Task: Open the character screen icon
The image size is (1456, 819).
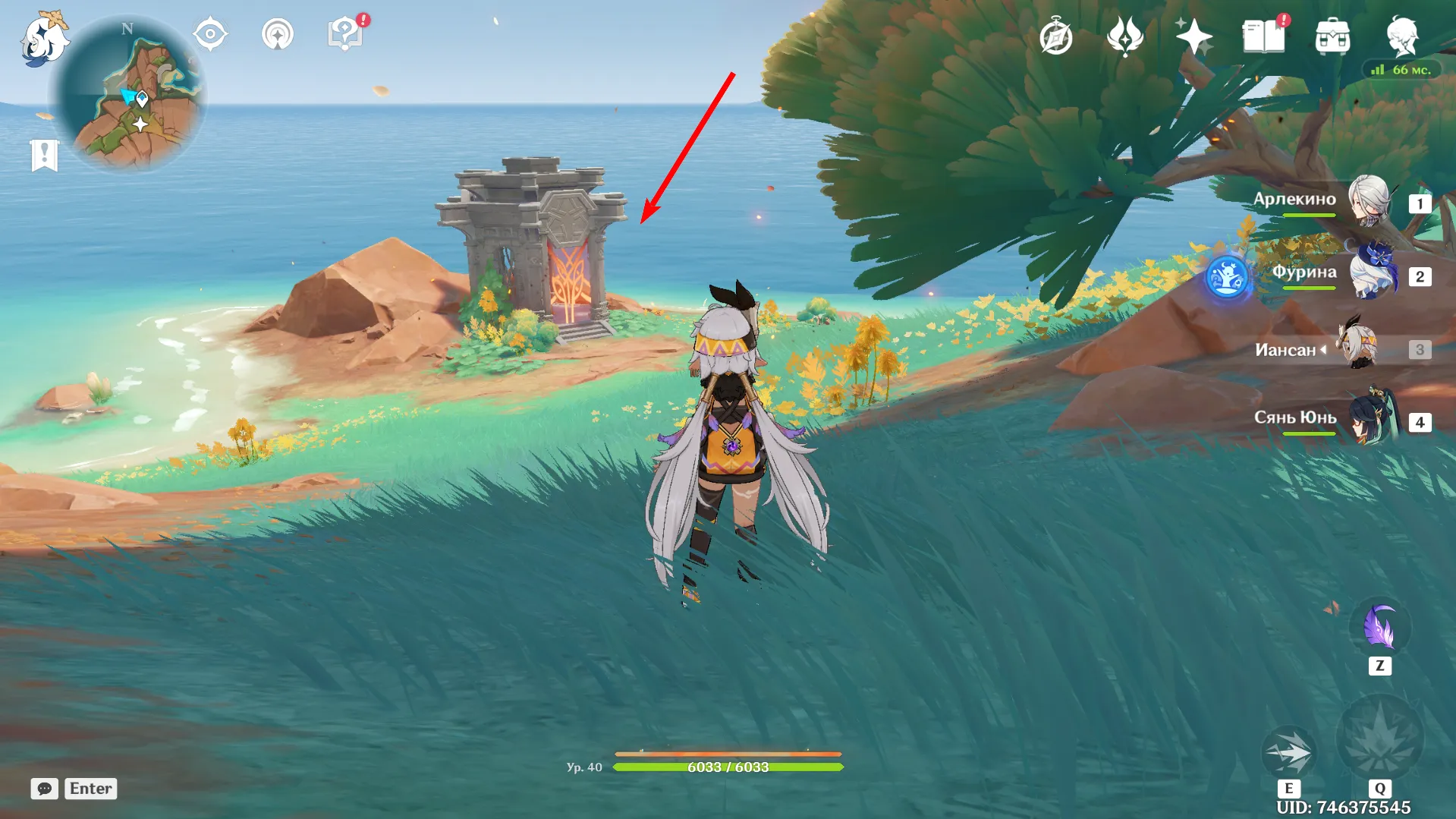Action: (x=1401, y=36)
